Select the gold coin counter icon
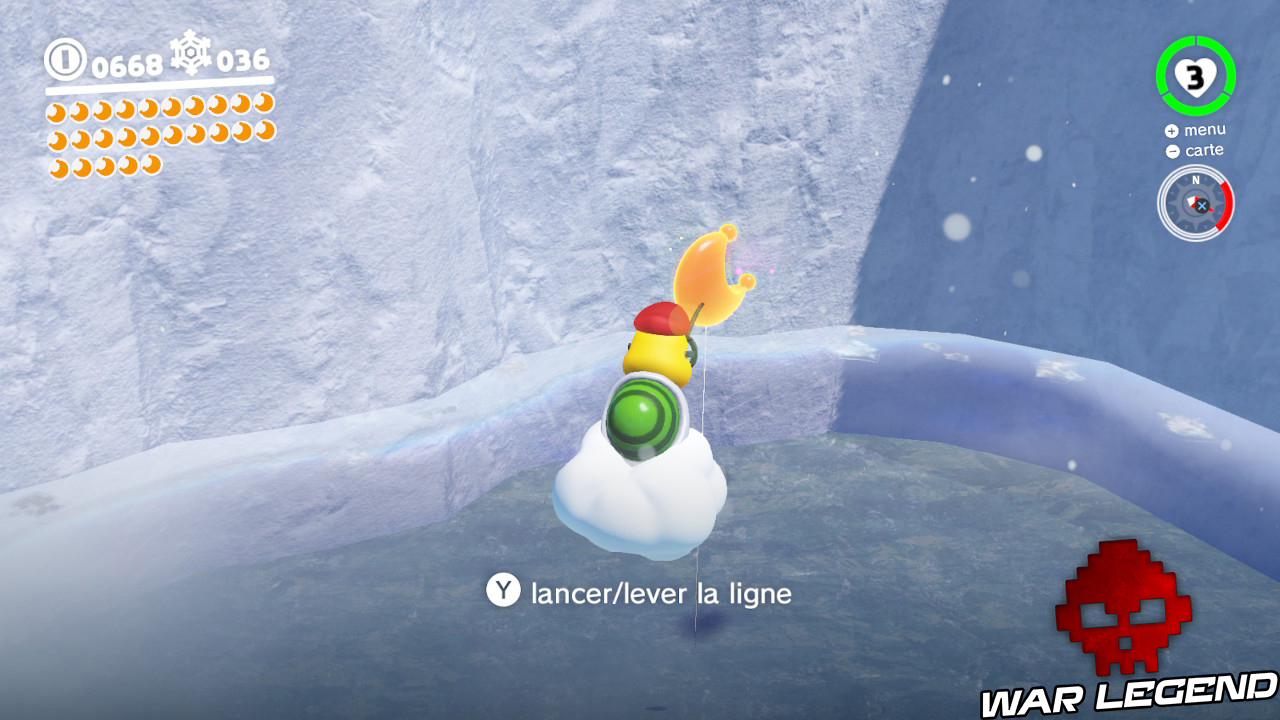Image resolution: width=1280 pixels, height=720 pixels. [x=63, y=58]
